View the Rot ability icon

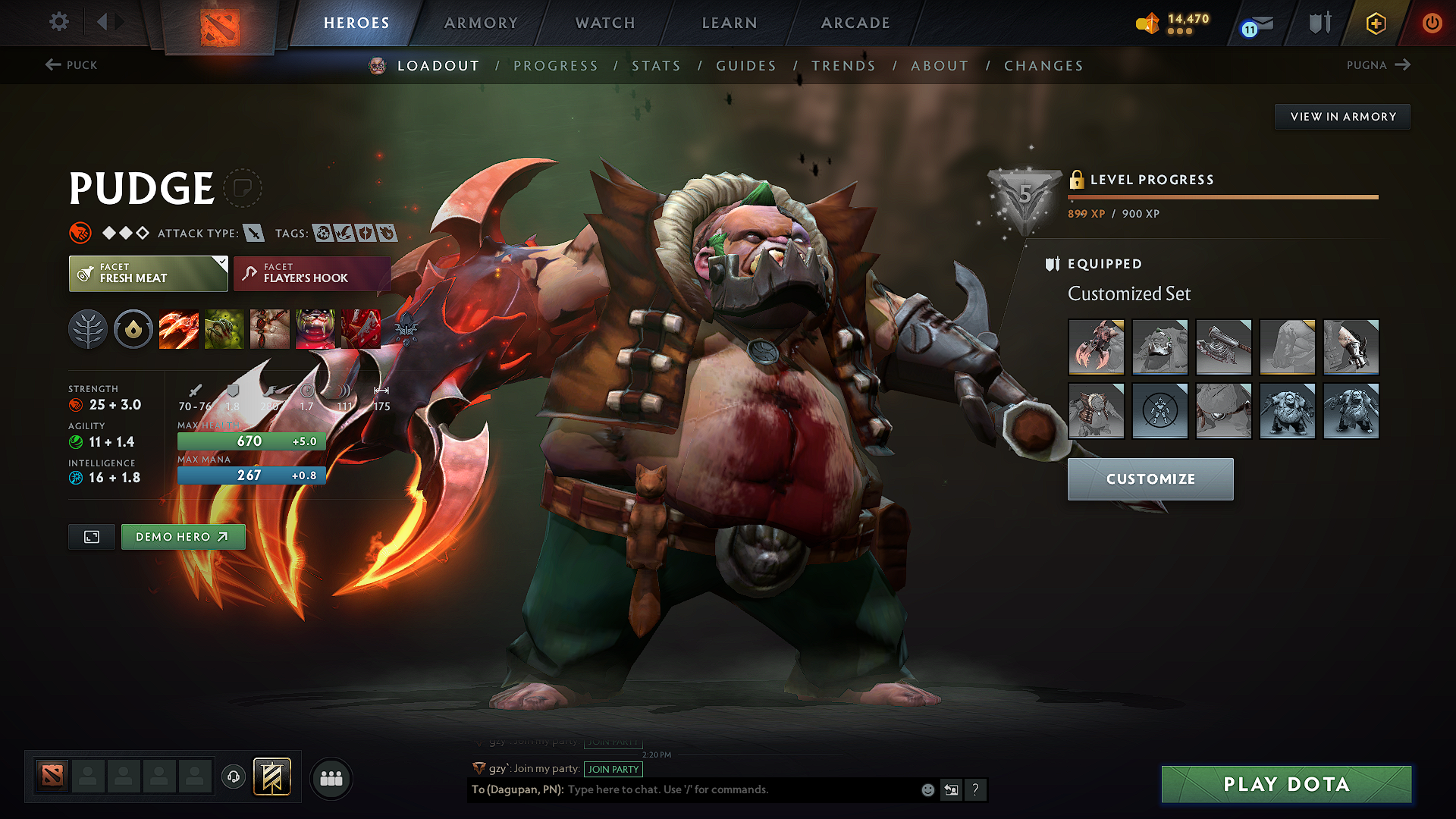pos(224,328)
